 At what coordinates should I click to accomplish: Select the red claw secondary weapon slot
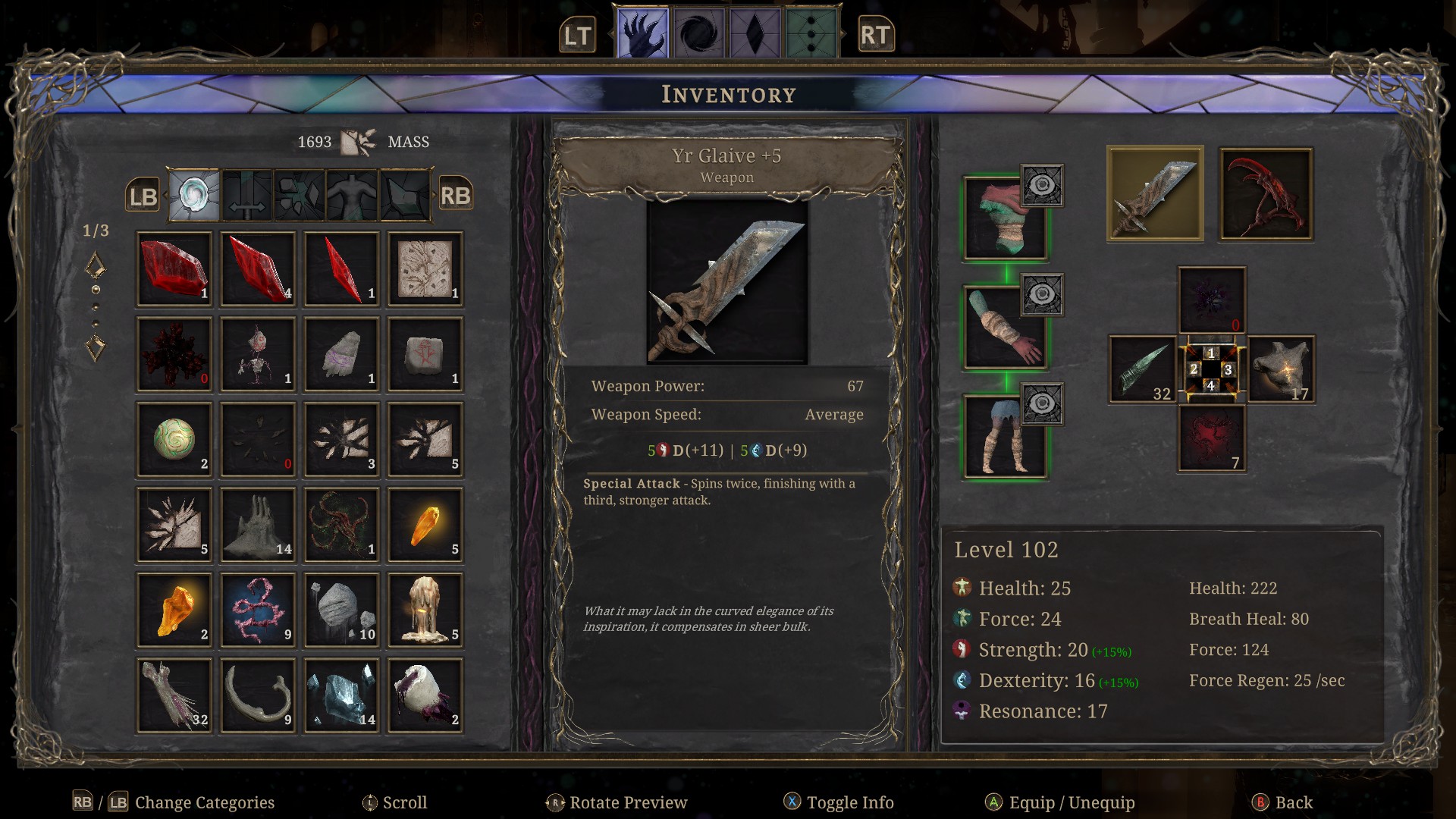(x=1266, y=194)
